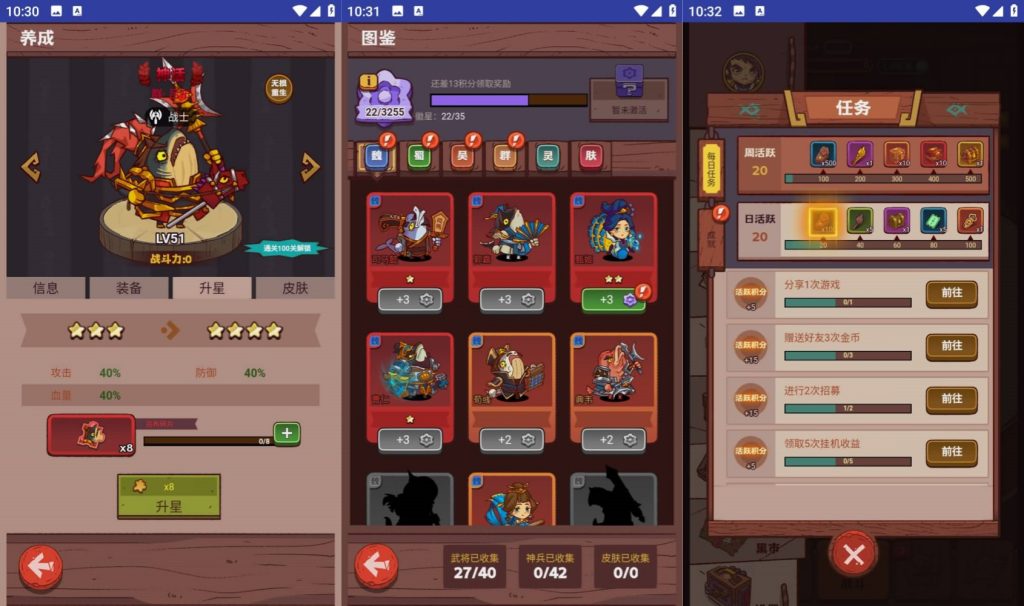Viewport: 1024px width, 606px height.
Task: Close the 任务 window with red X
Action: (853, 554)
